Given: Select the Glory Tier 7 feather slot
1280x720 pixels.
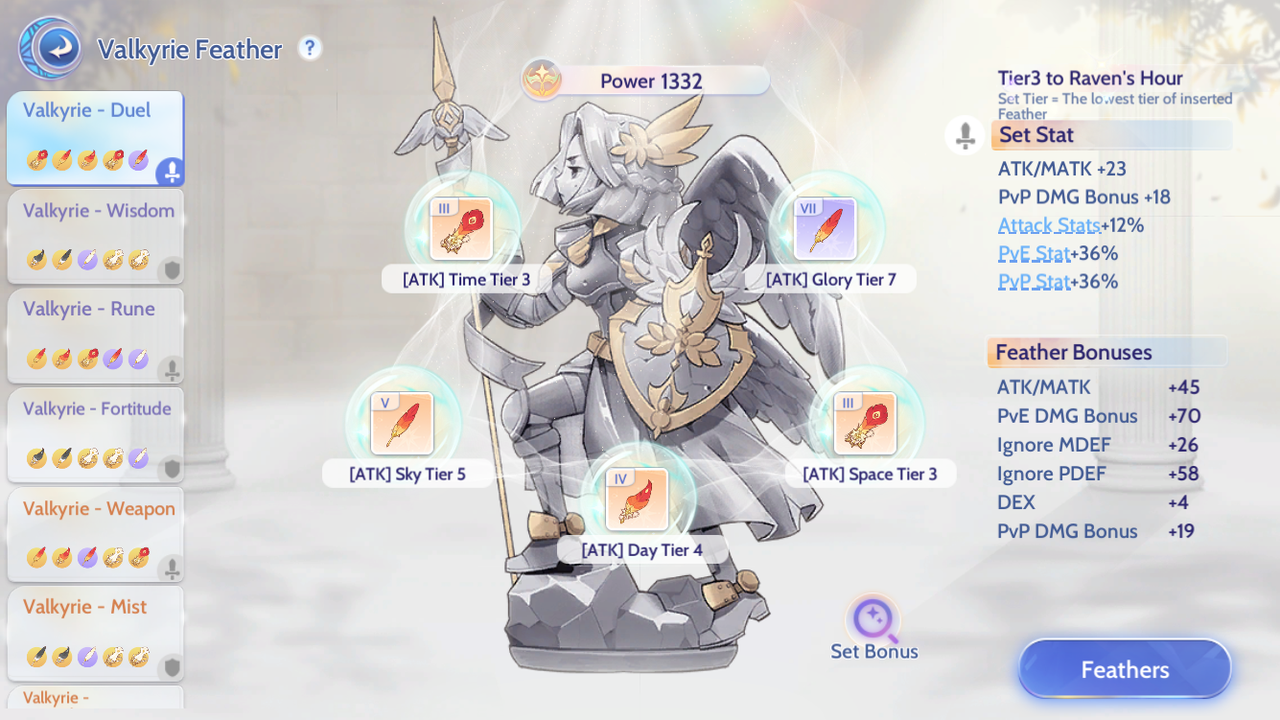Looking at the screenshot, I should (x=825, y=229).
